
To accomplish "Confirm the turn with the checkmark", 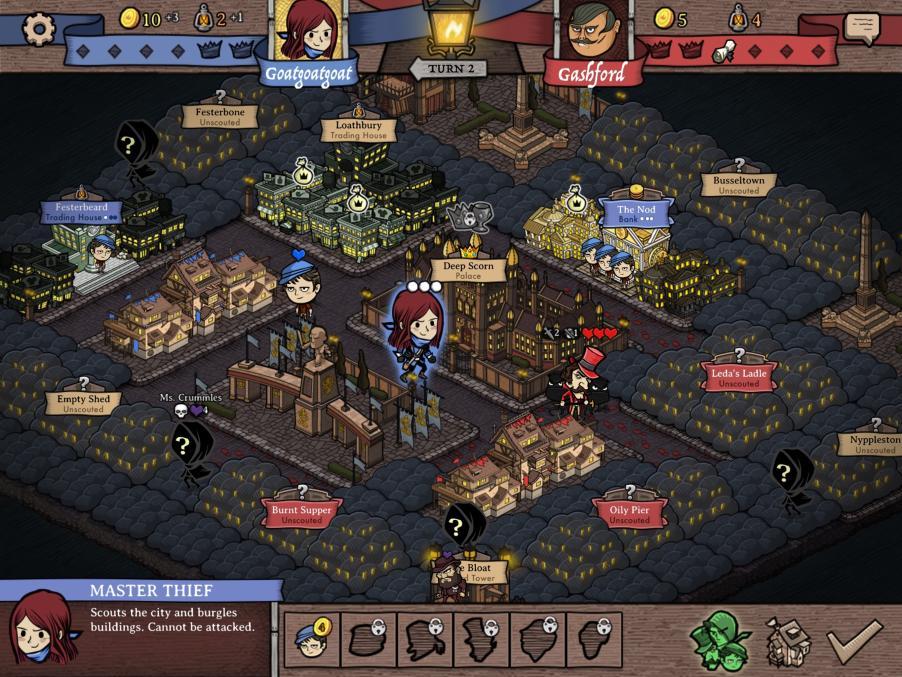I will [855, 640].
